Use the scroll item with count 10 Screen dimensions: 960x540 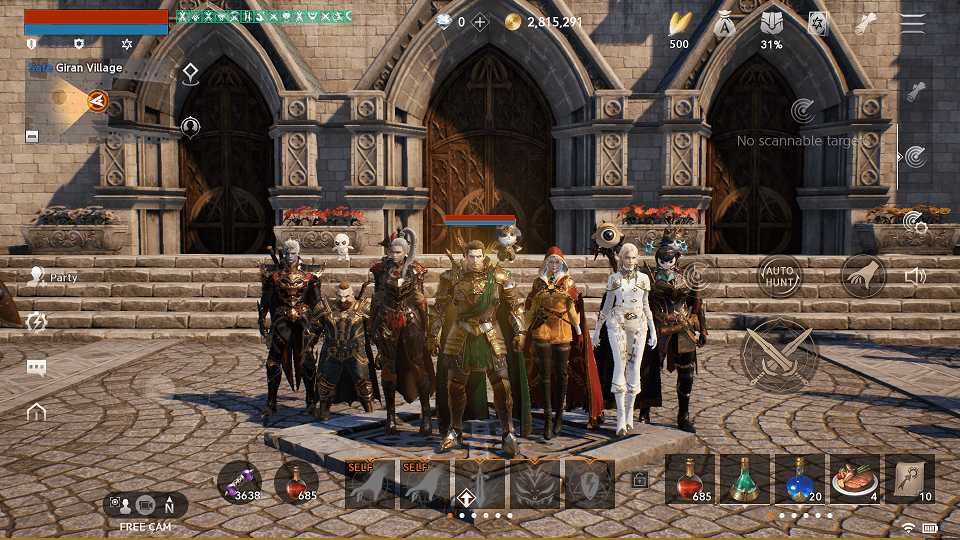[909, 479]
